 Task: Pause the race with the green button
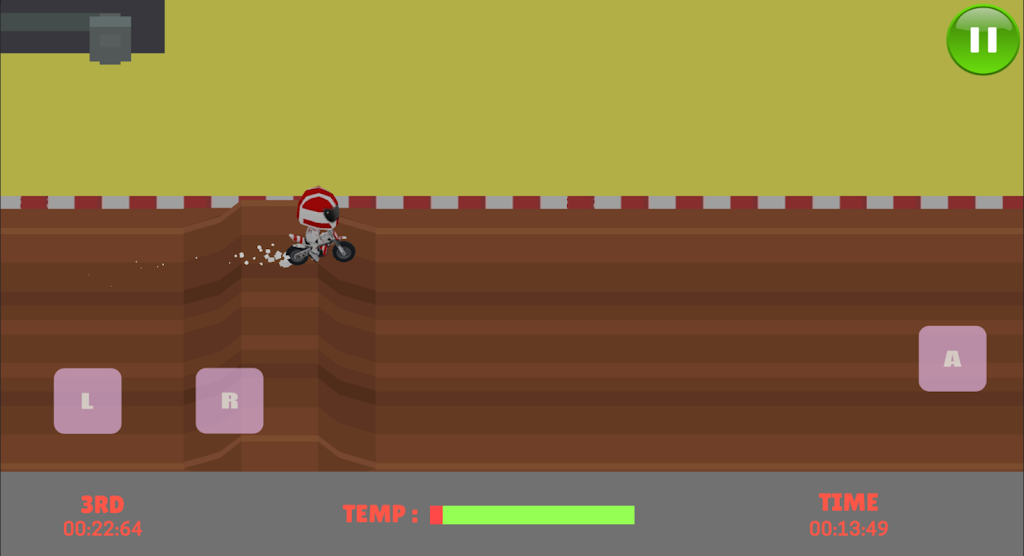(983, 40)
